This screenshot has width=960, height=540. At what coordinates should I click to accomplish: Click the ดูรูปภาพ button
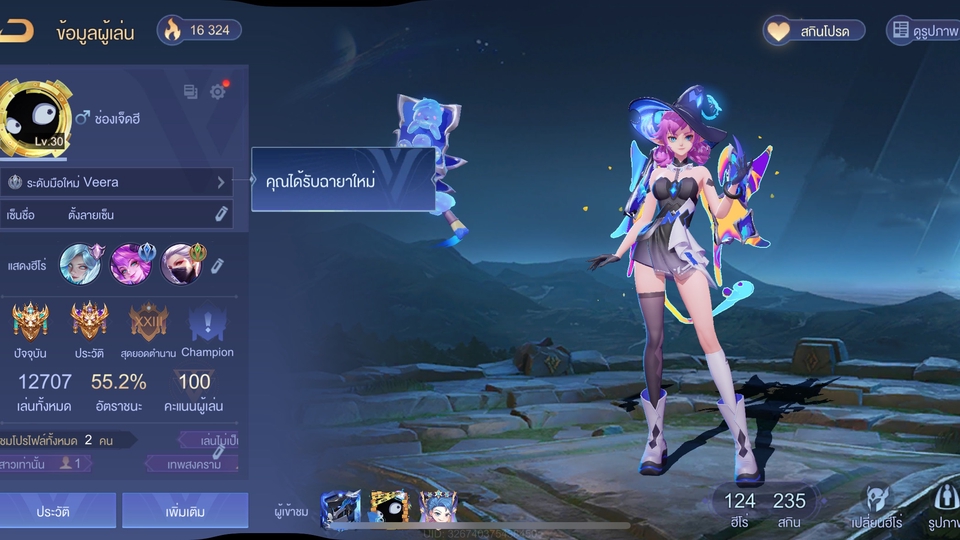point(923,31)
